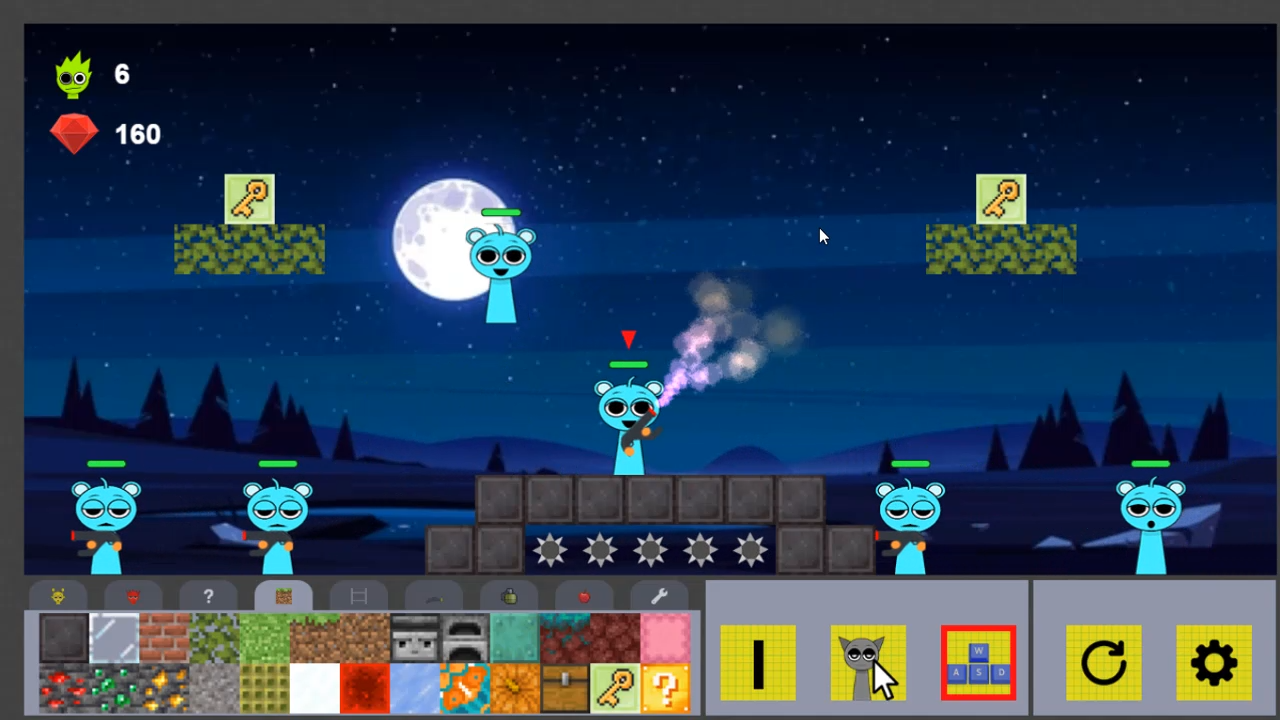Choose the lucky question block tile
The image size is (1280, 720).
[665, 688]
